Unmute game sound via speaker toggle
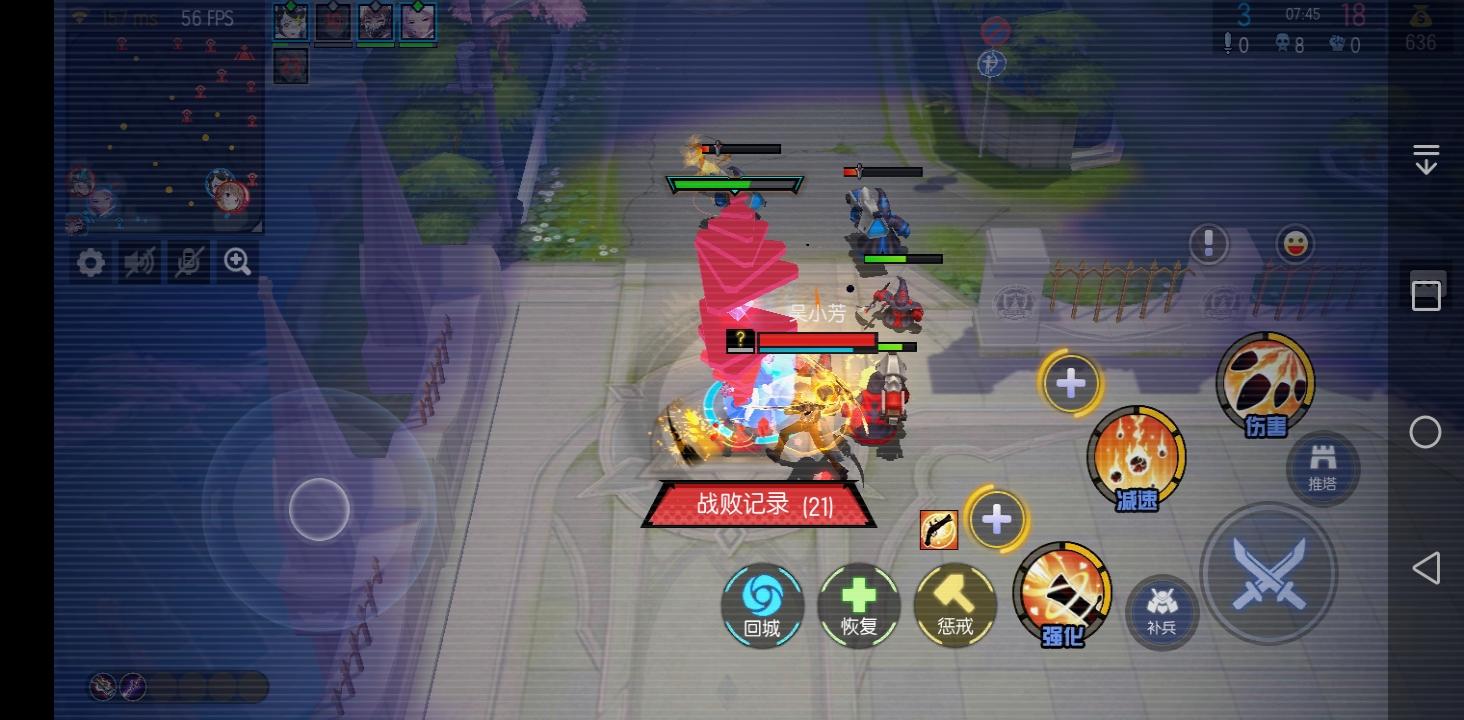Image resolution: width=1464 pixels, height=720 pixels. point(139,262)
